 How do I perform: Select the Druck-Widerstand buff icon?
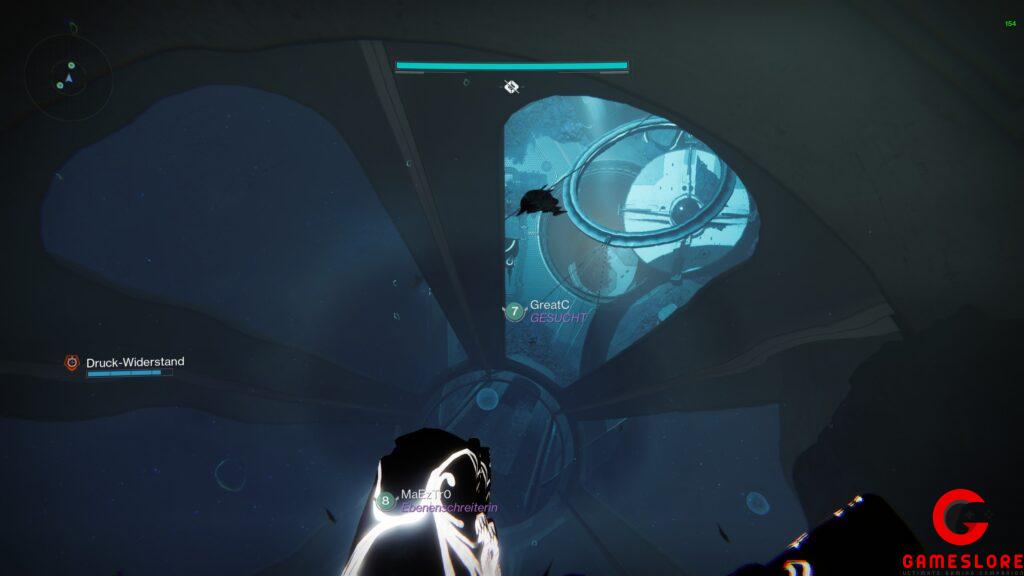coord(71,363)
